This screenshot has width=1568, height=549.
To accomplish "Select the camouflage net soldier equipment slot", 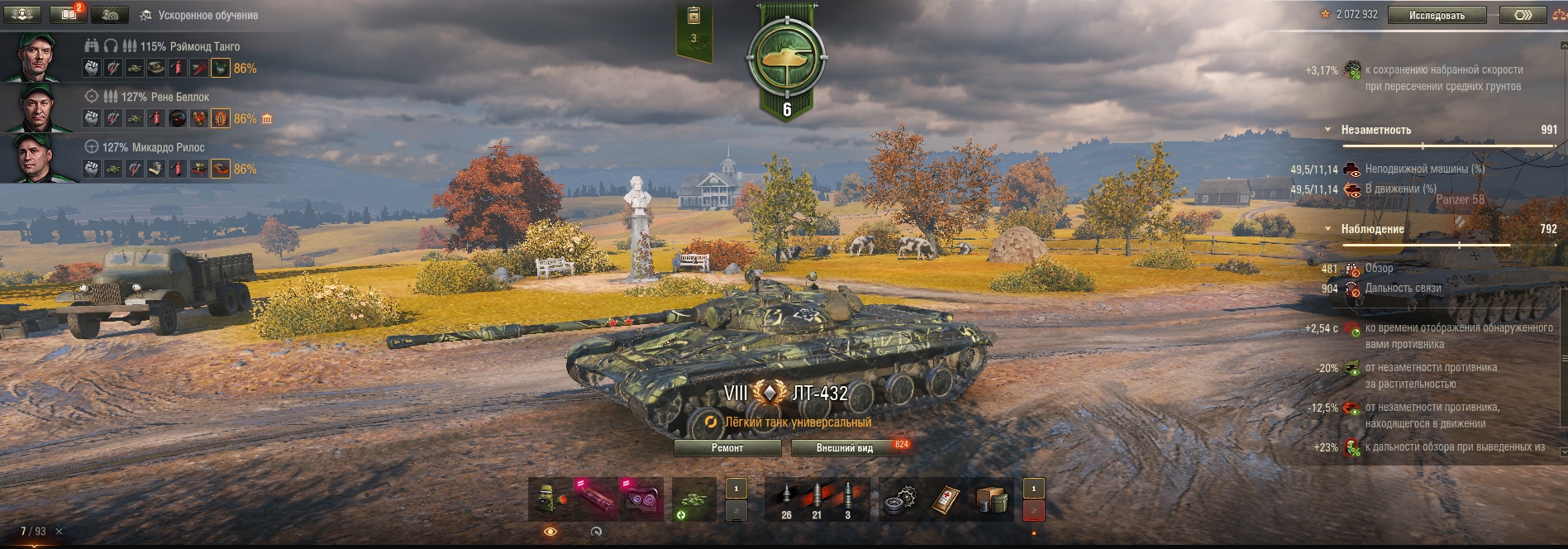I will 551,499.
